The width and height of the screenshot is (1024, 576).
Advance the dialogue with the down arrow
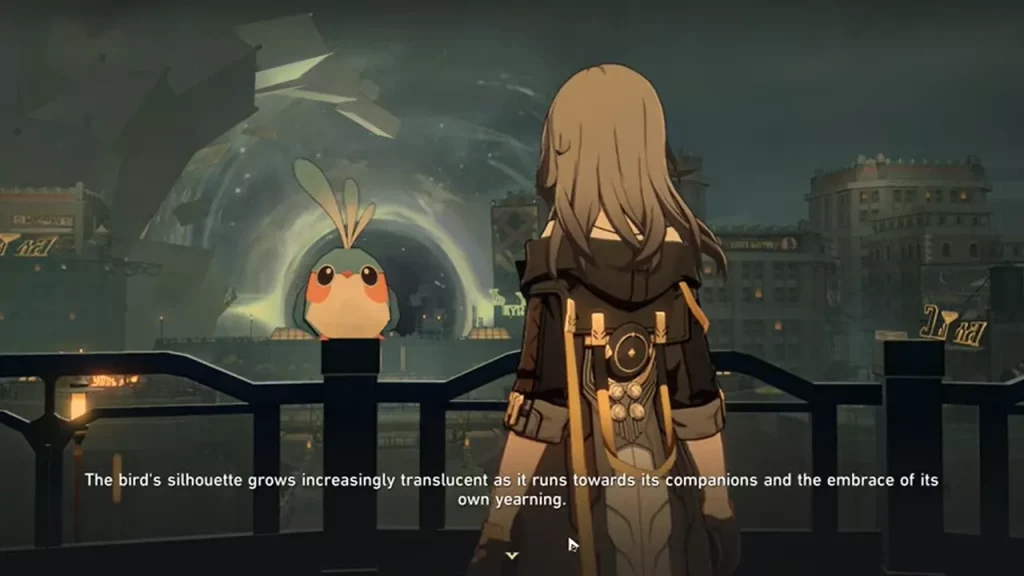[512, 554]
